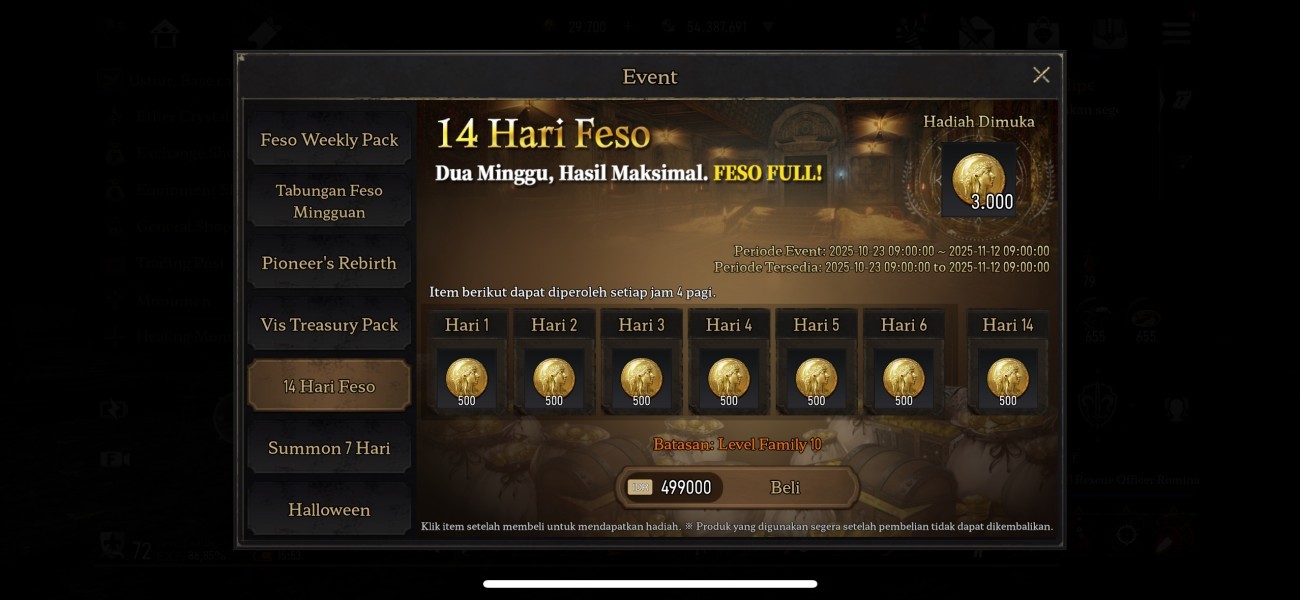This screenshot has height=600, width=1300.
Task: Open the Feso Weekly Pack tab
Action: coord(329,140)
